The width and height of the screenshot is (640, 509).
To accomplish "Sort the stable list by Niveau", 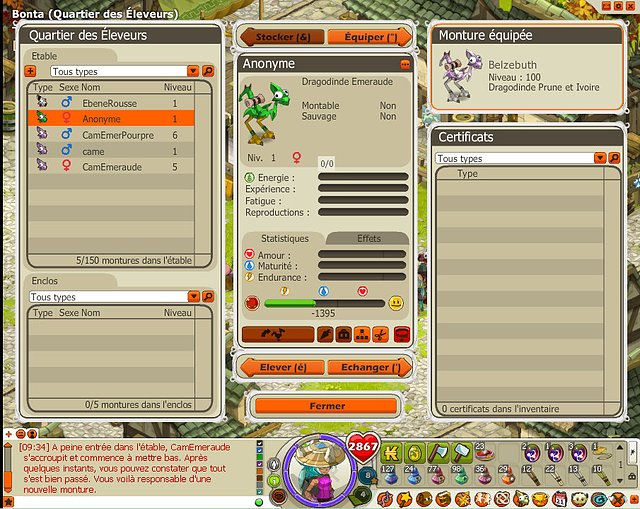I will pyautogui.click(x=177, y=88).
